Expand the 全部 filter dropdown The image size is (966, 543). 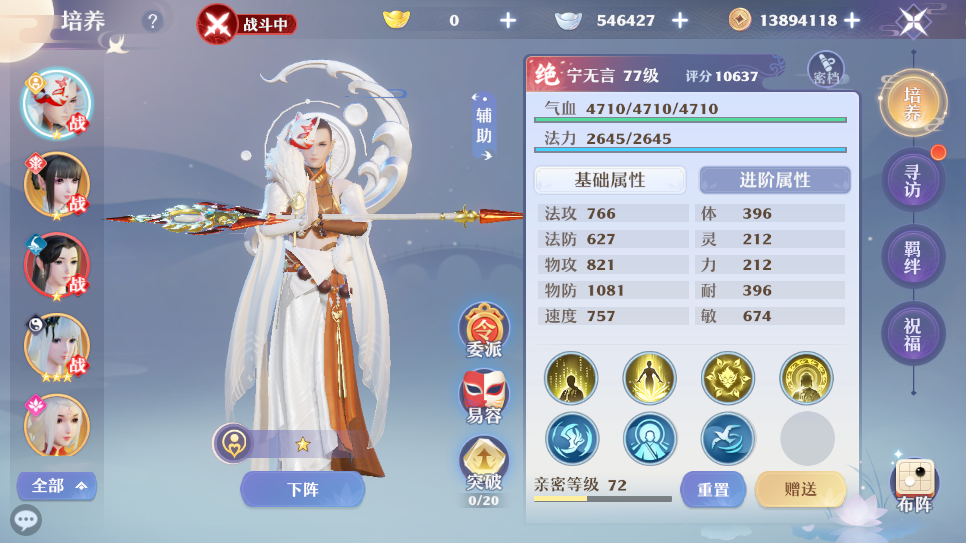(57, 486)
